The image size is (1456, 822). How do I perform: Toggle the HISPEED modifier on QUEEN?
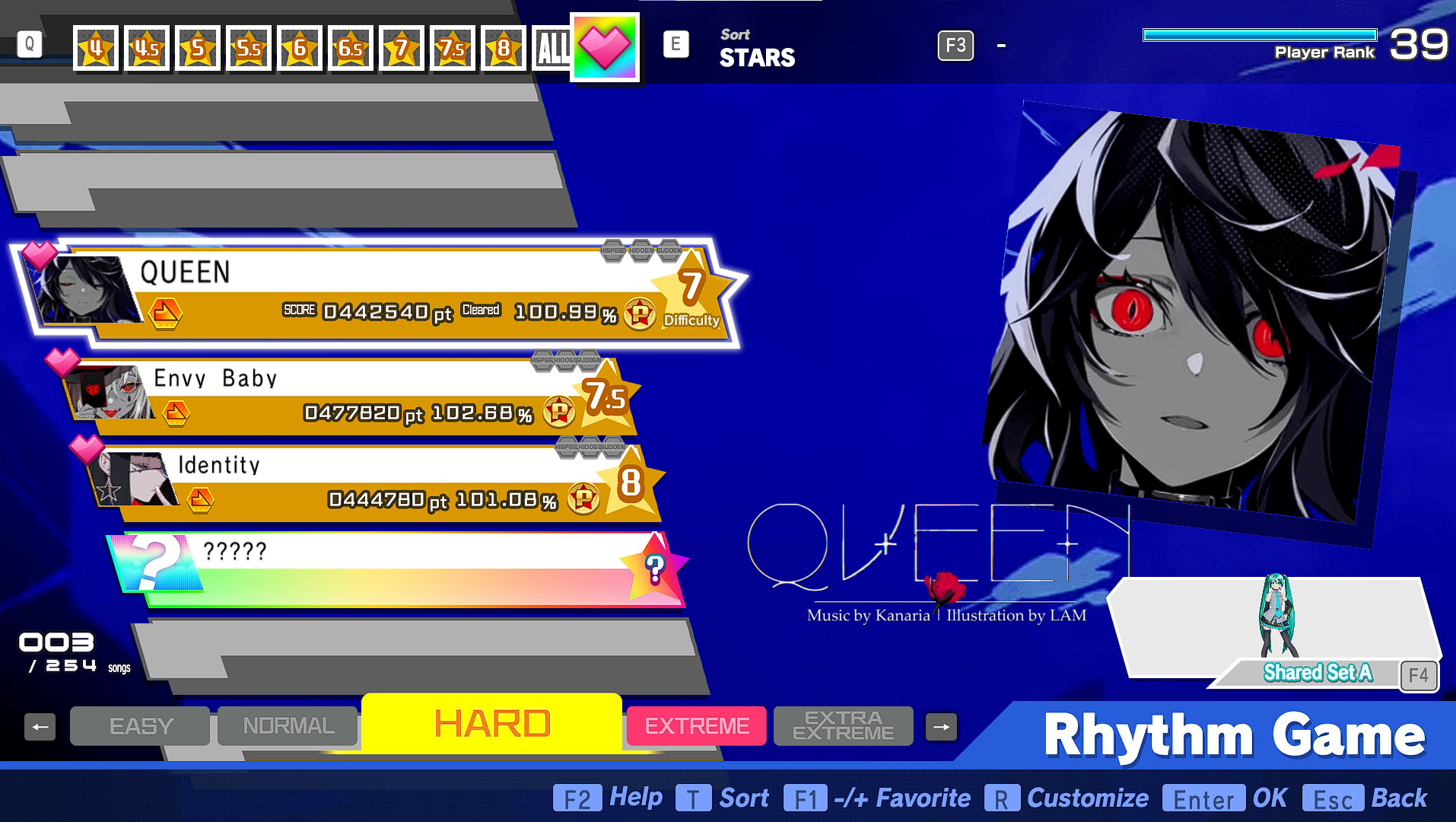click(614, 250)
